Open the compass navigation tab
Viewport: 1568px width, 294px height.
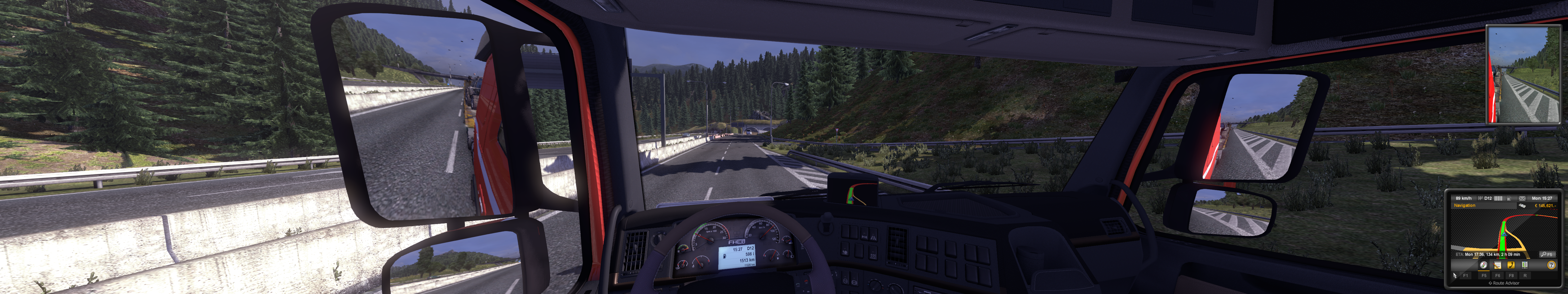(x=1483, y=265)
